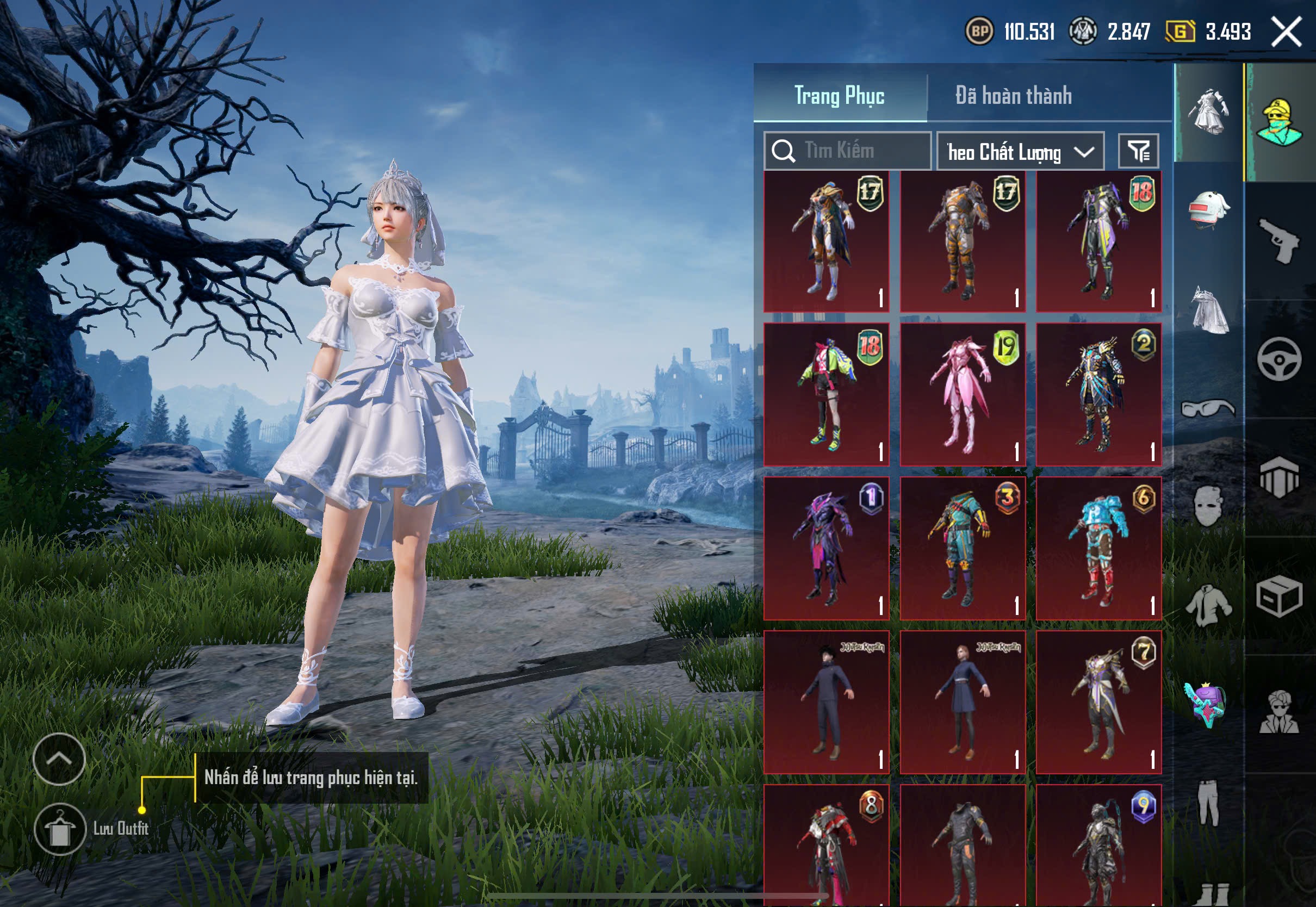1316x907 pixels.
Task: Show the sunglasses eyewear category
Action: tap(1209, 408)
